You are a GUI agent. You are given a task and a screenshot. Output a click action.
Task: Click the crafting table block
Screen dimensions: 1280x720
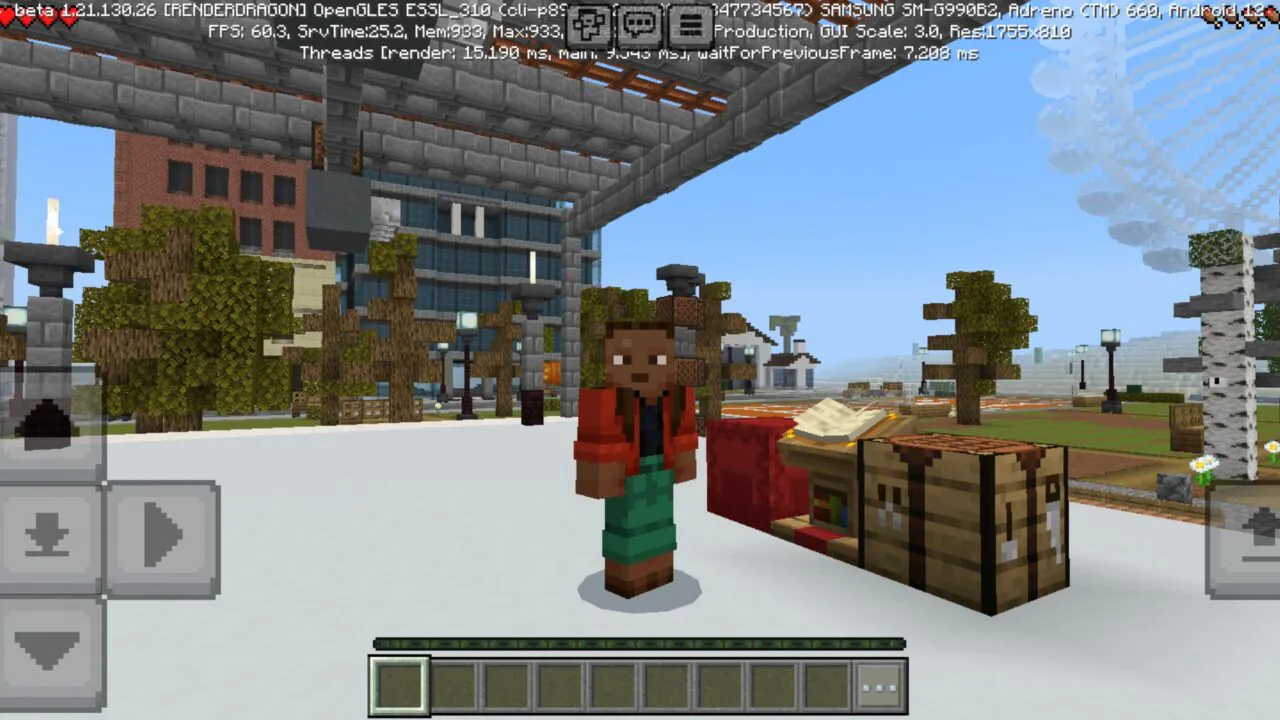point(960,510)
